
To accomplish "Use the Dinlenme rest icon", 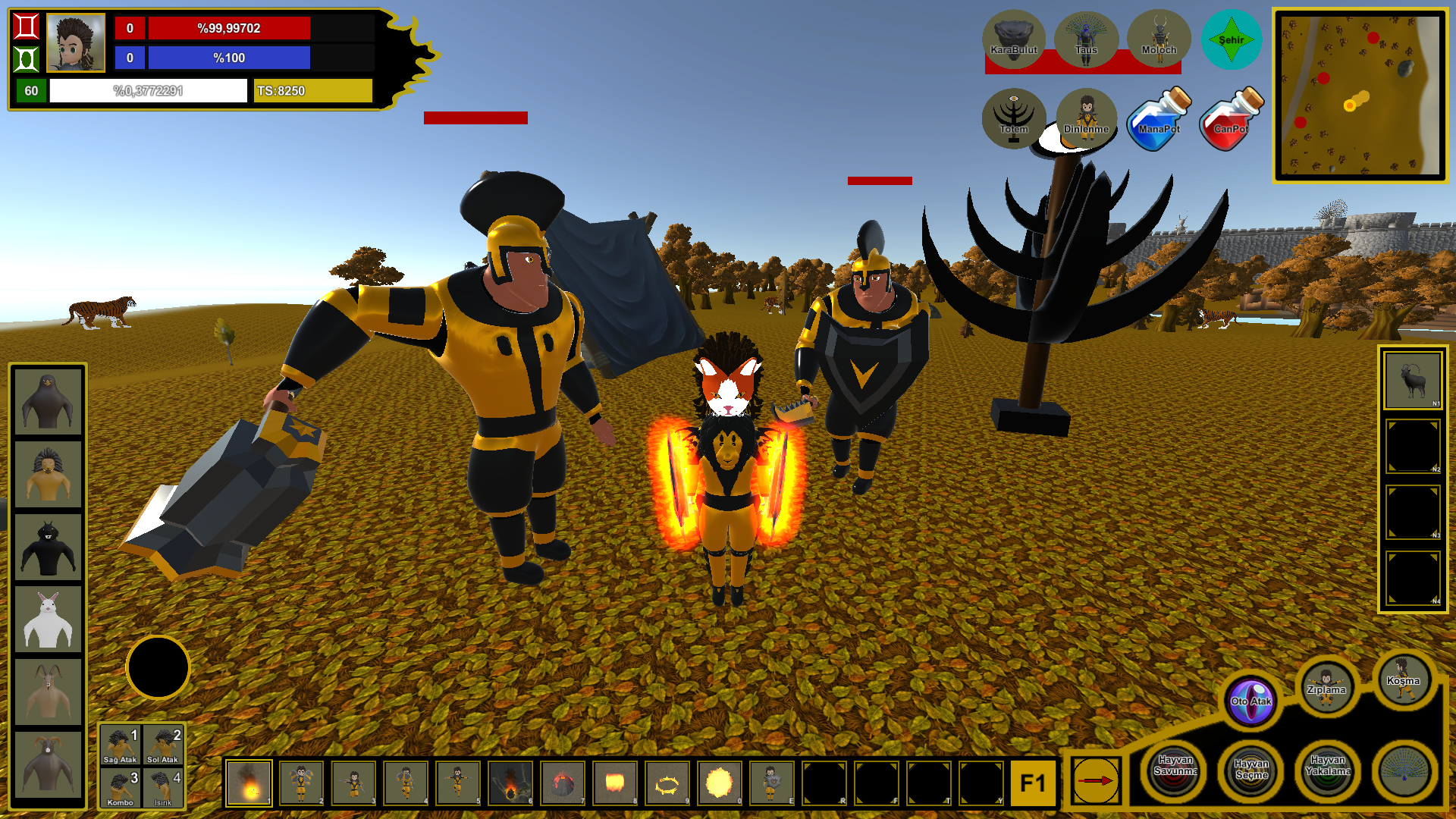I will click(x=1086, y=120).
